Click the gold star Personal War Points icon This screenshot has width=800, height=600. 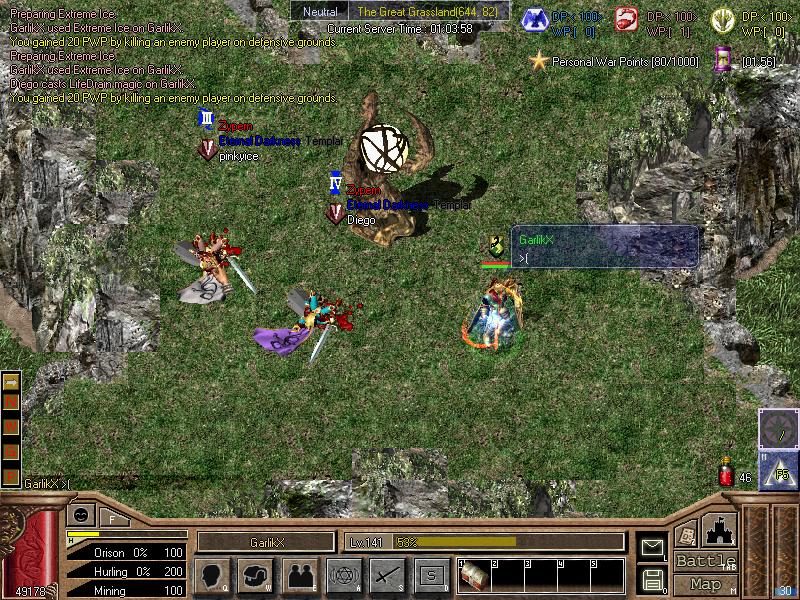pyautogui.click(x=539, y=61)
